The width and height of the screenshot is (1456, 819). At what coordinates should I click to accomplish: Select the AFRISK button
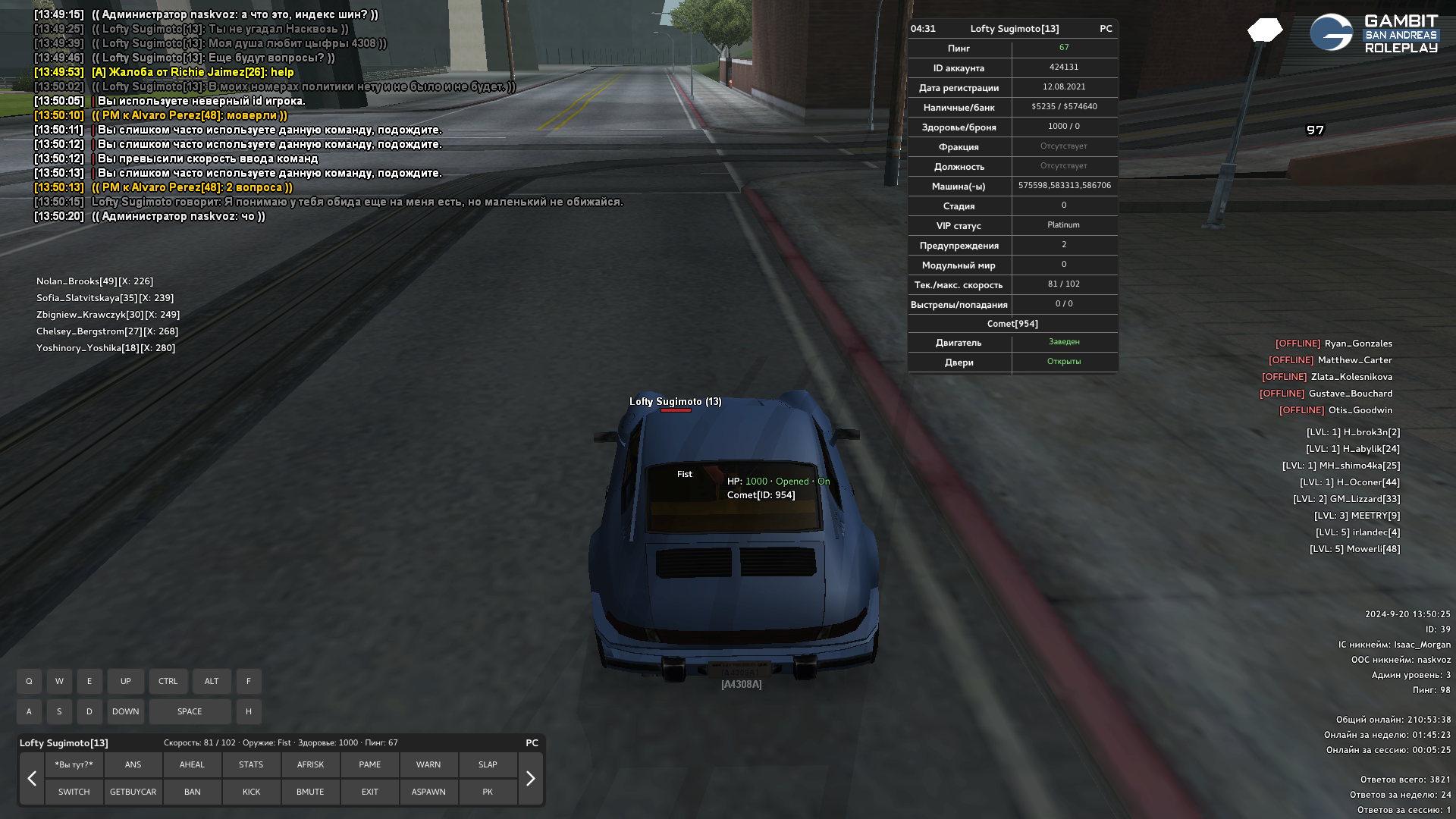click(x=310, y=764)
